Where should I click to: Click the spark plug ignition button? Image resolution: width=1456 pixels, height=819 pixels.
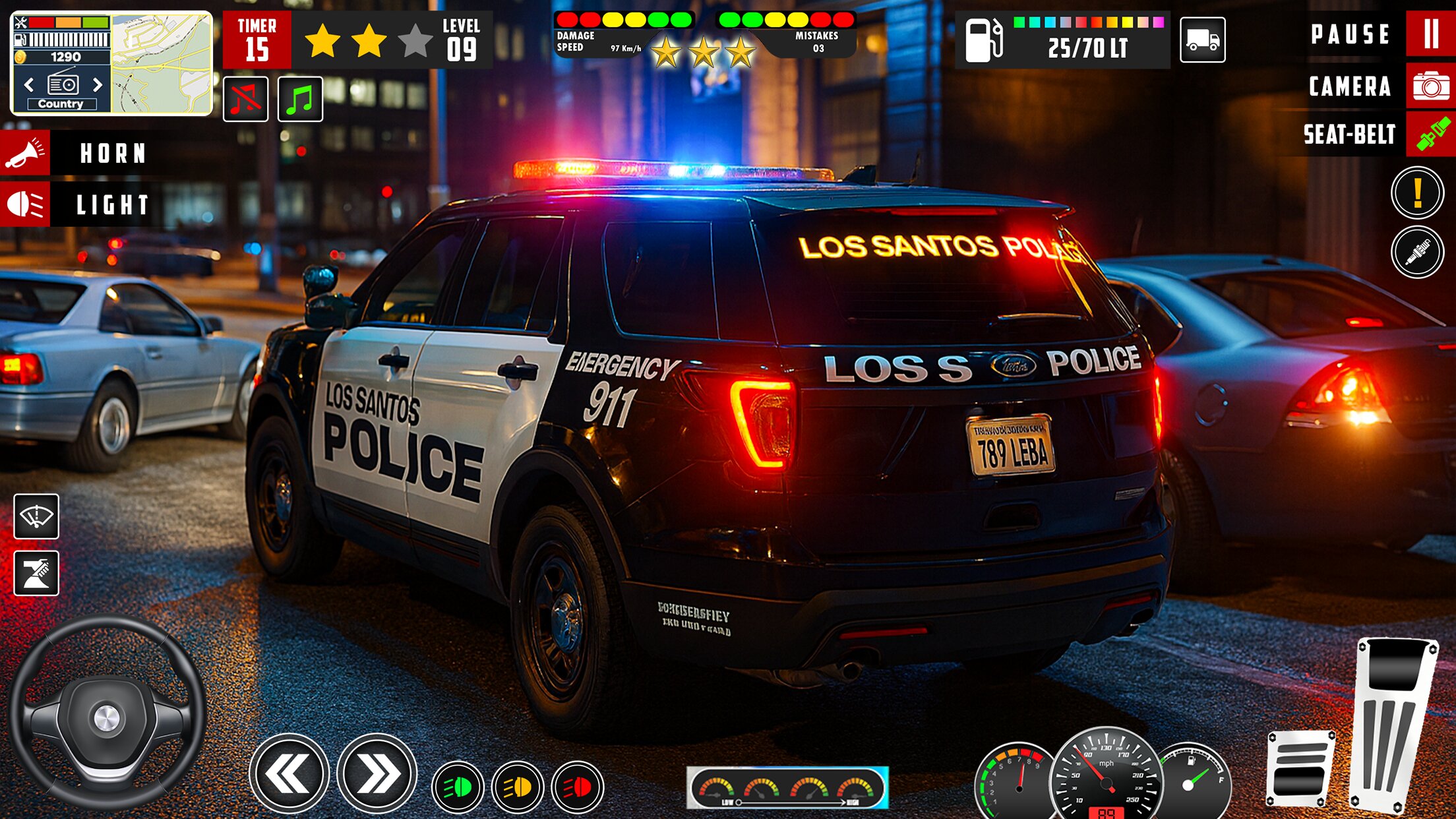coord(1417,252)
